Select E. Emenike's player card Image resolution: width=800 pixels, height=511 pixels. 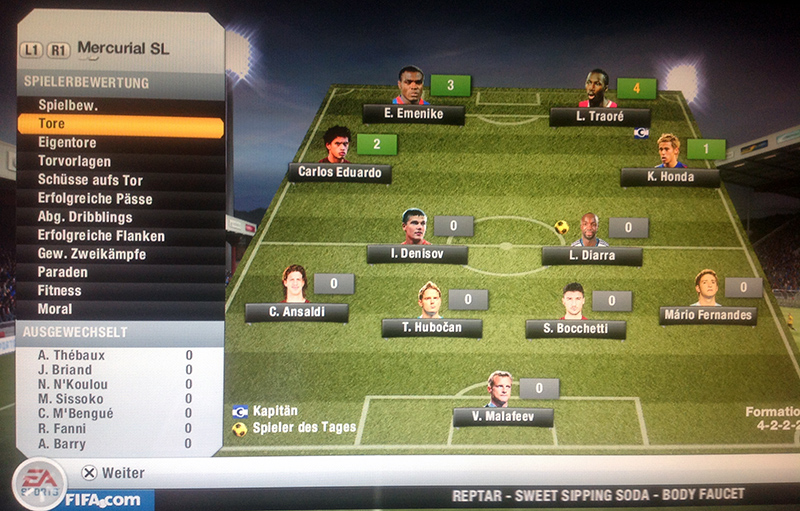point(413,115)
